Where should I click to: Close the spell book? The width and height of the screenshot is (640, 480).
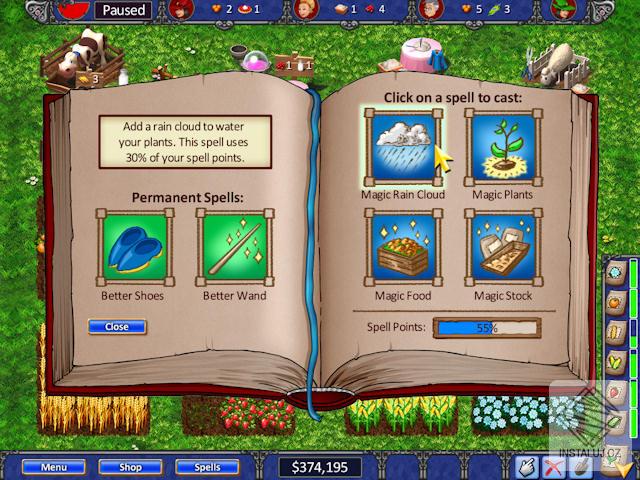click(x=117, y=327)
